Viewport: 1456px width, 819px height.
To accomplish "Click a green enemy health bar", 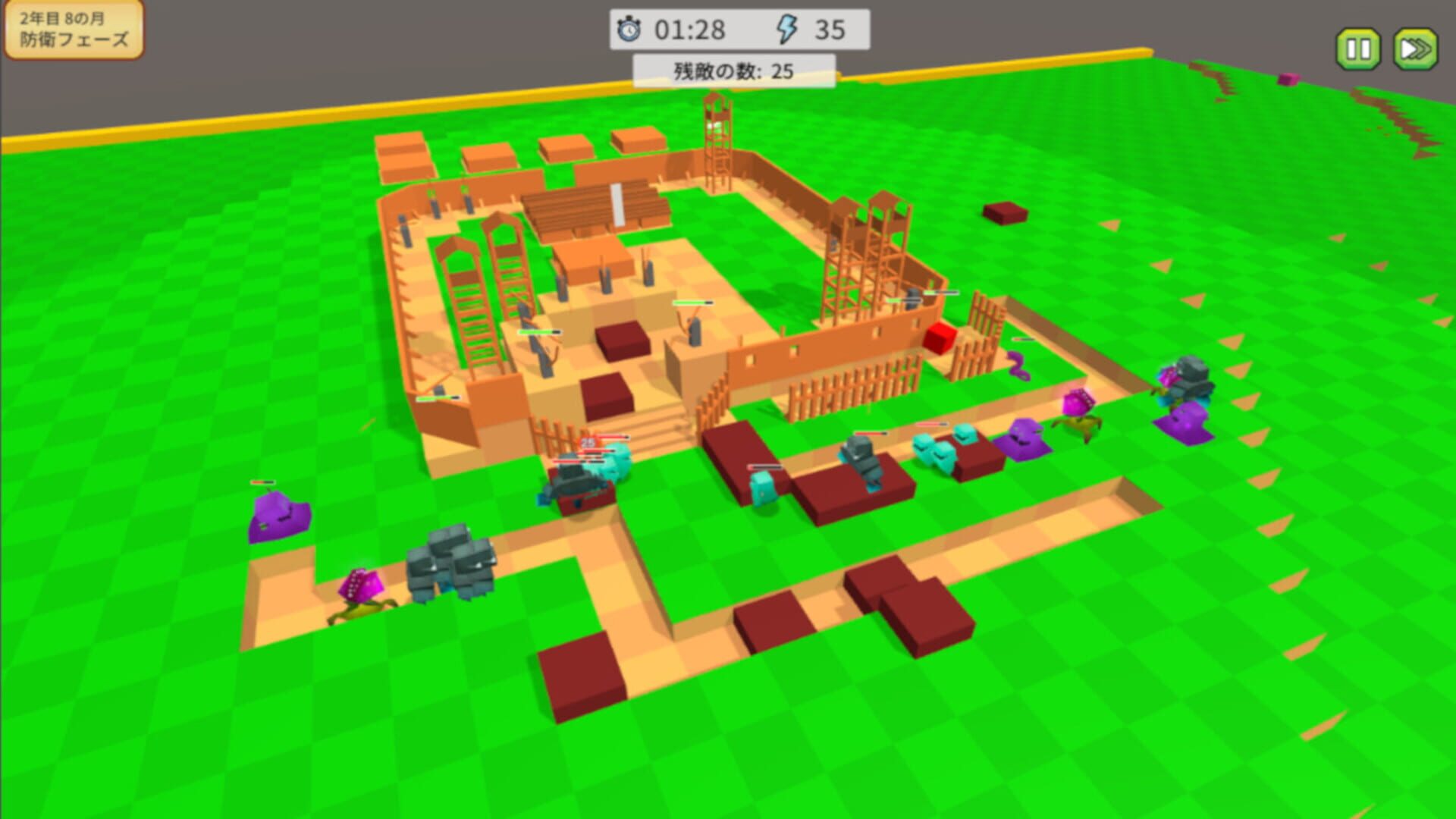I will tap(540, 332).
